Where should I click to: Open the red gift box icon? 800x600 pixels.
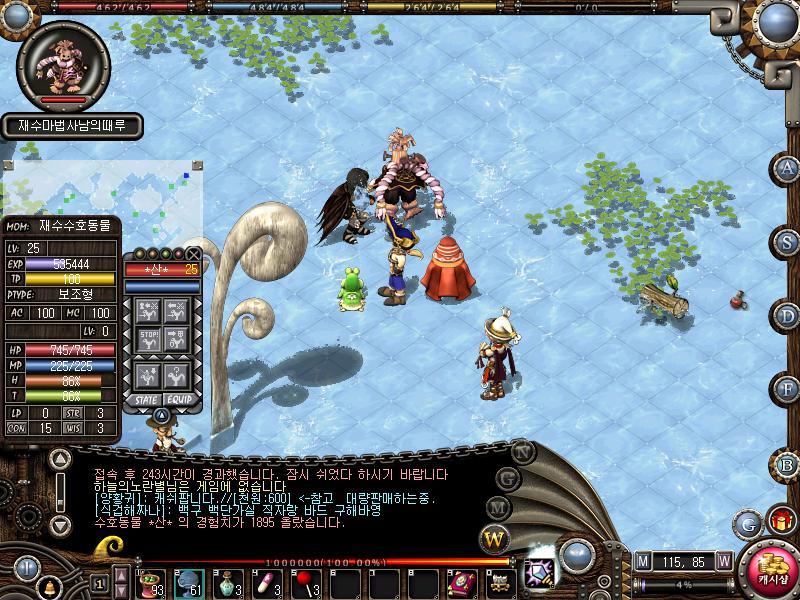[780, 521]
